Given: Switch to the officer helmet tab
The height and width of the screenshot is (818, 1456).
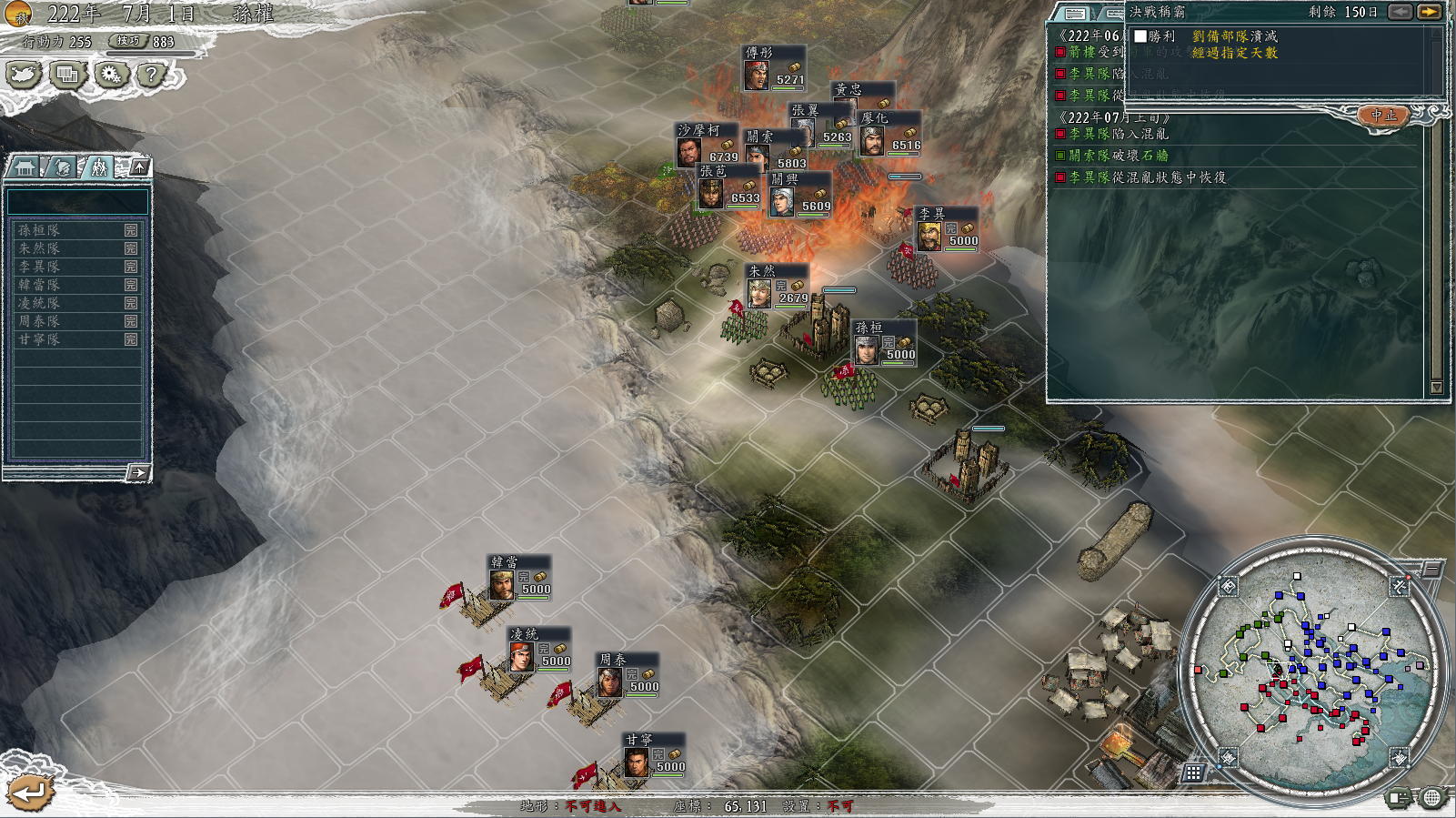Looking at the screenshot, I should point(62,167).
